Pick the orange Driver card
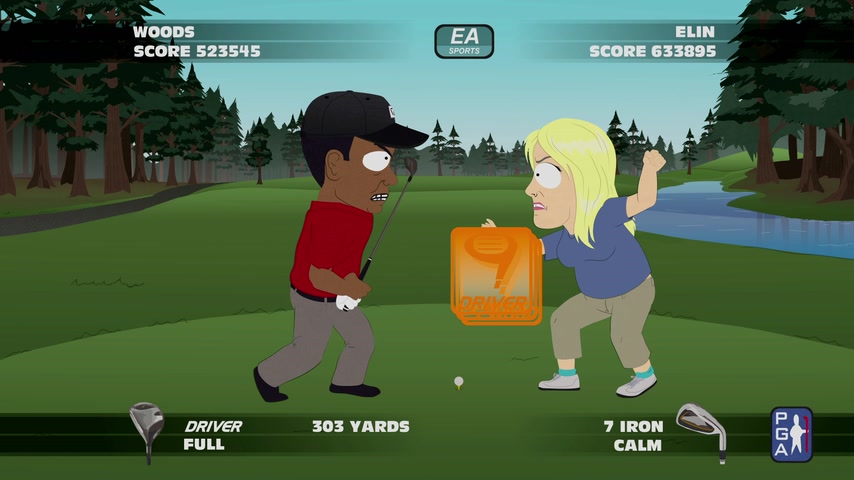This screenshot has height=480, width=854. pos(495,276)
